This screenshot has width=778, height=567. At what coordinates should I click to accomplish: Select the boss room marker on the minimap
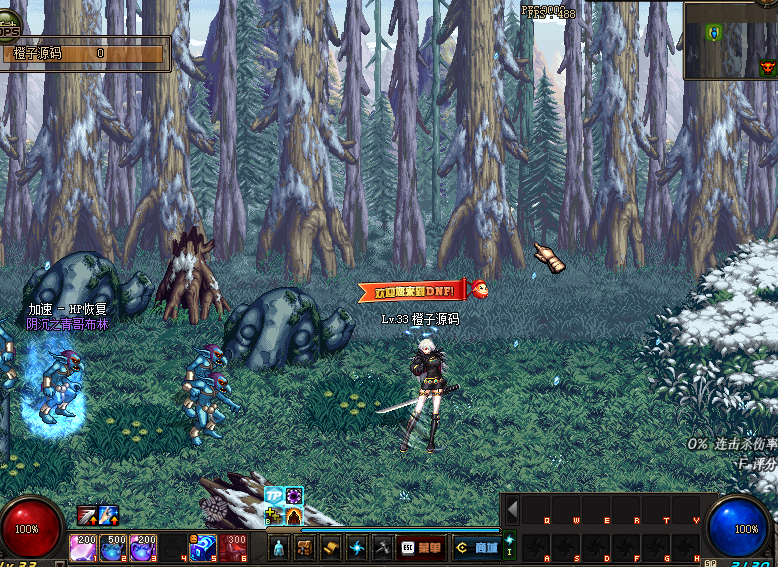[767, 67]
